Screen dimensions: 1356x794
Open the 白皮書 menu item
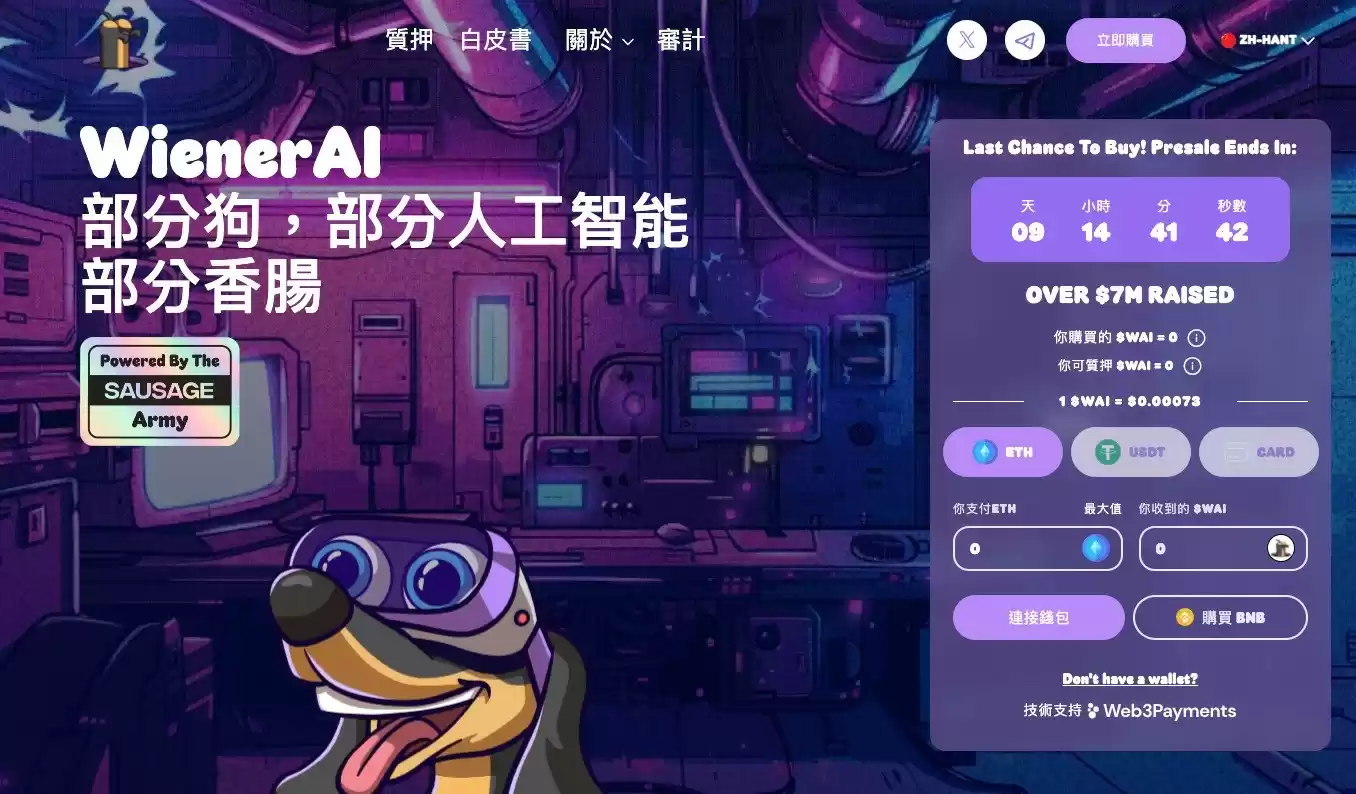495,41
